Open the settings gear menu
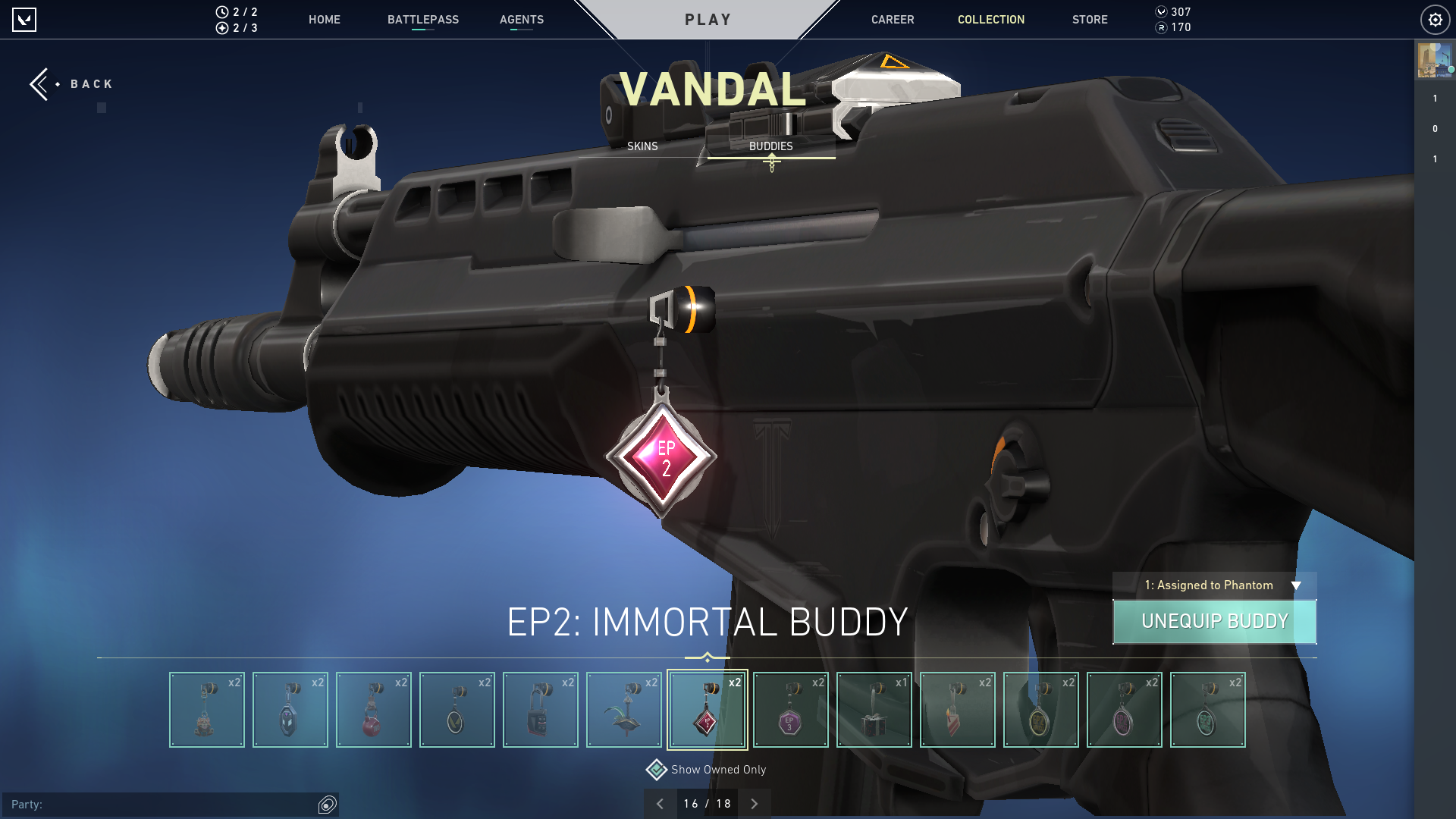The image size is (1456, 819). pyautogui.click(x=1435, y=20)
